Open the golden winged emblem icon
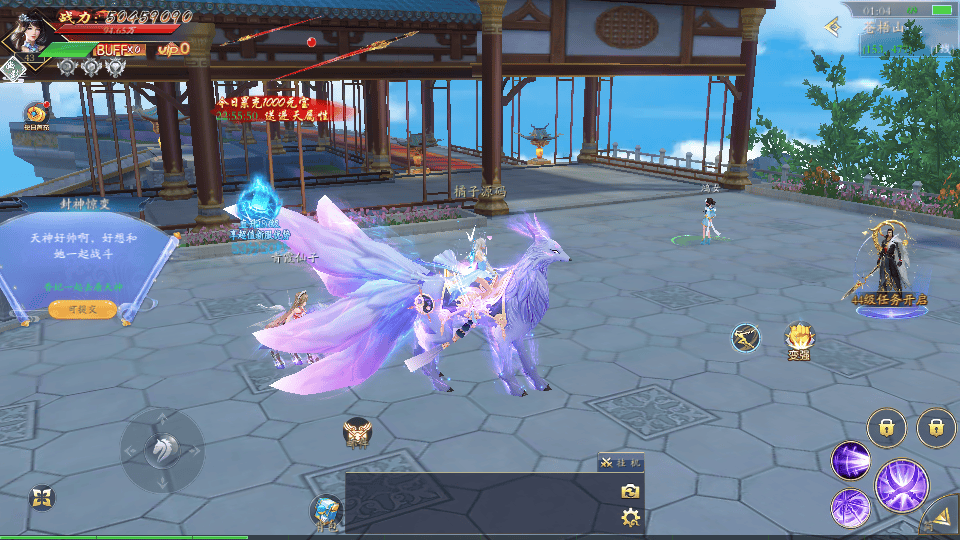 click(357, 433)
